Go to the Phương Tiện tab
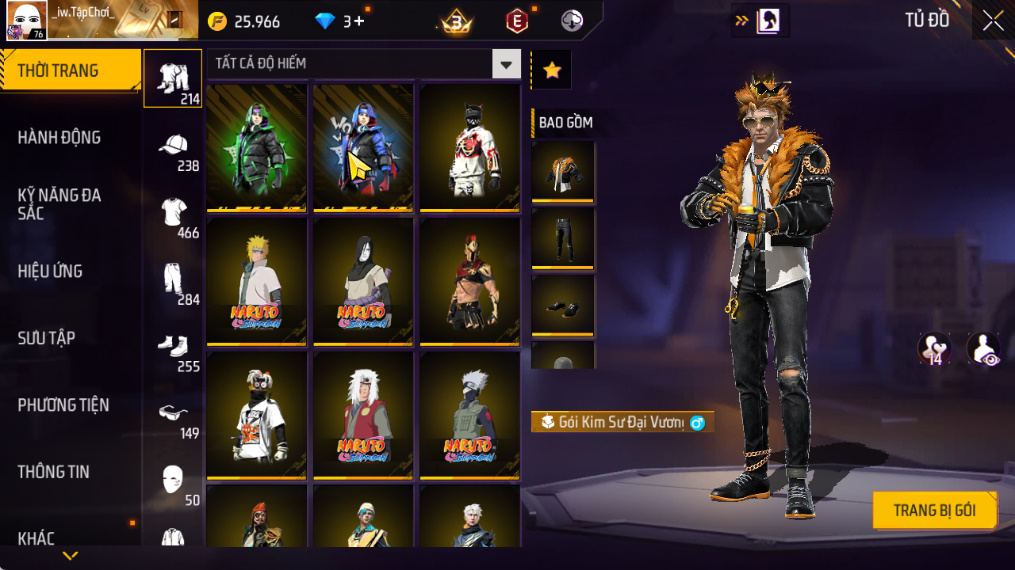 63,405
